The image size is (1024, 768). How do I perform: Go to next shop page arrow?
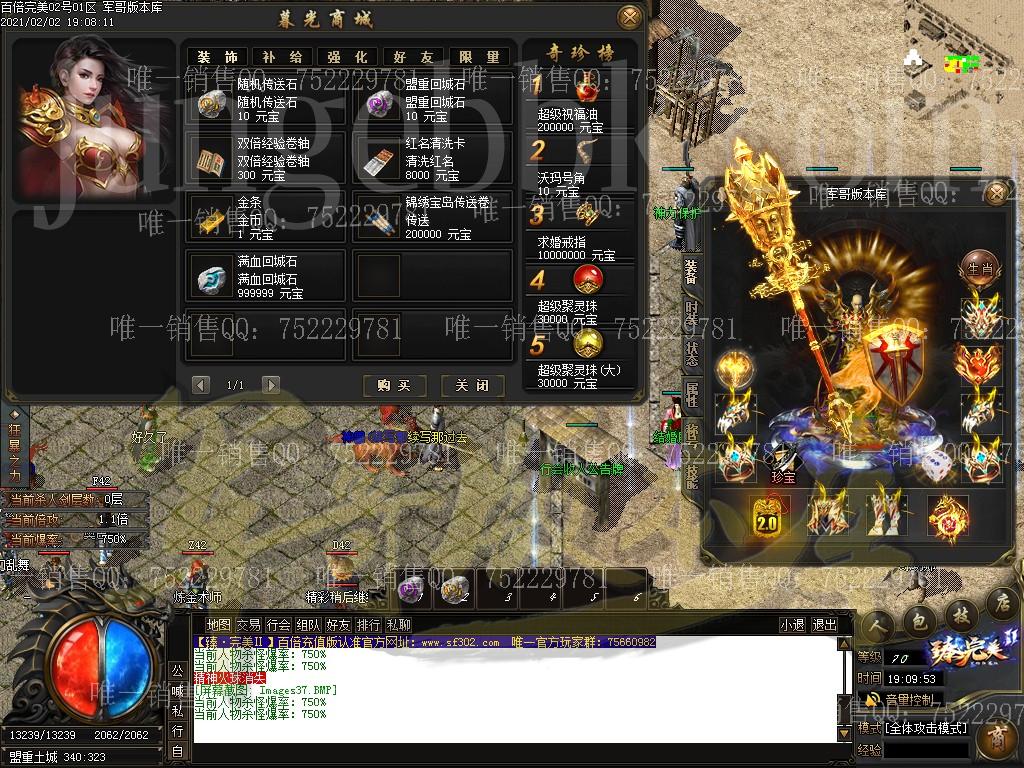click(x=270, y=385)
